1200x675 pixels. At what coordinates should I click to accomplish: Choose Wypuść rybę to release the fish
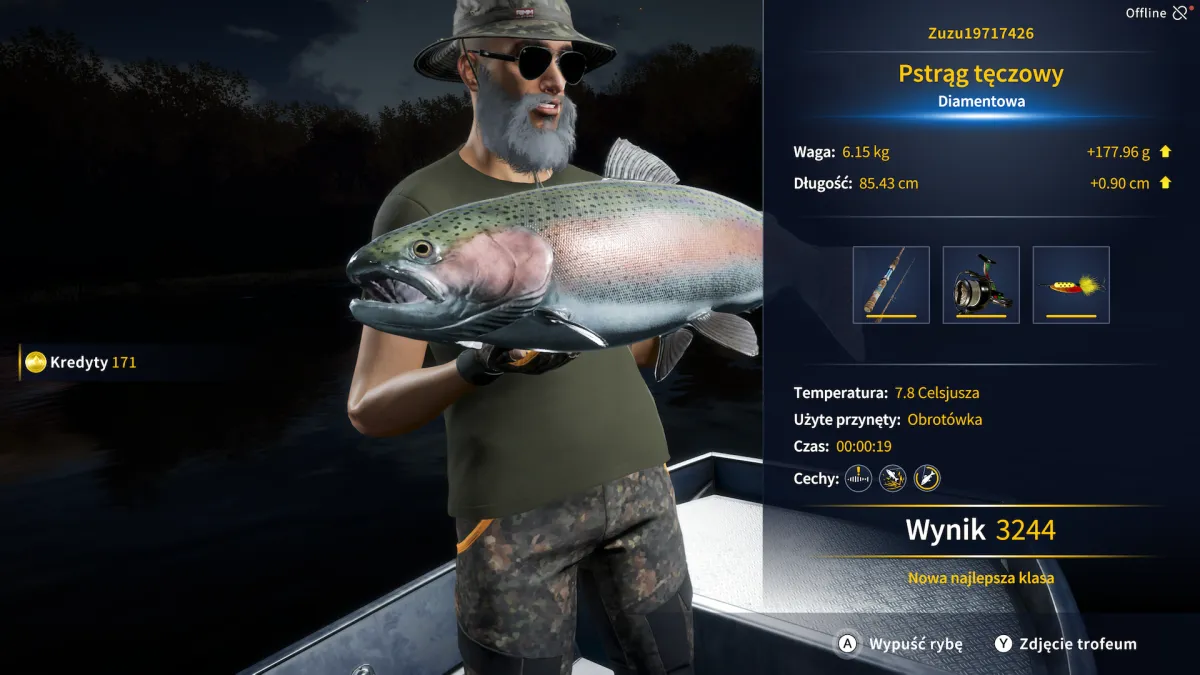pos(901,644)
